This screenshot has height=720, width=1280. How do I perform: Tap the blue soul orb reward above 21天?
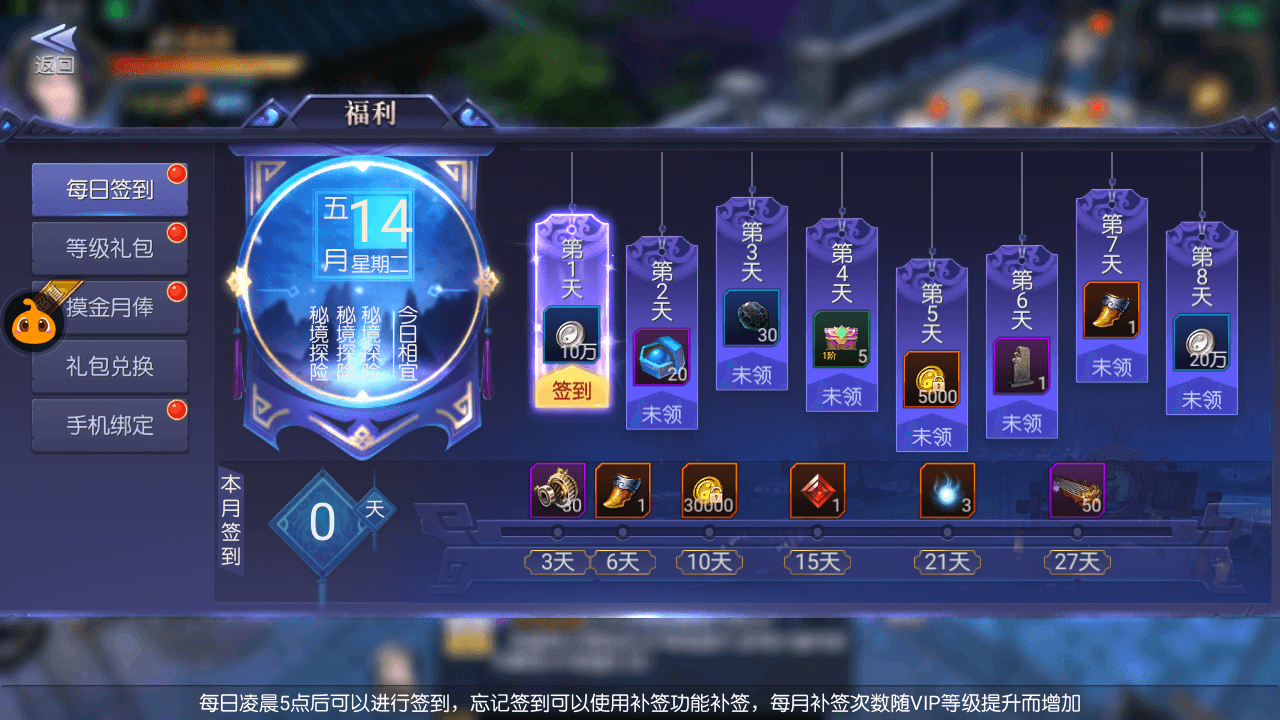point(946,491)
